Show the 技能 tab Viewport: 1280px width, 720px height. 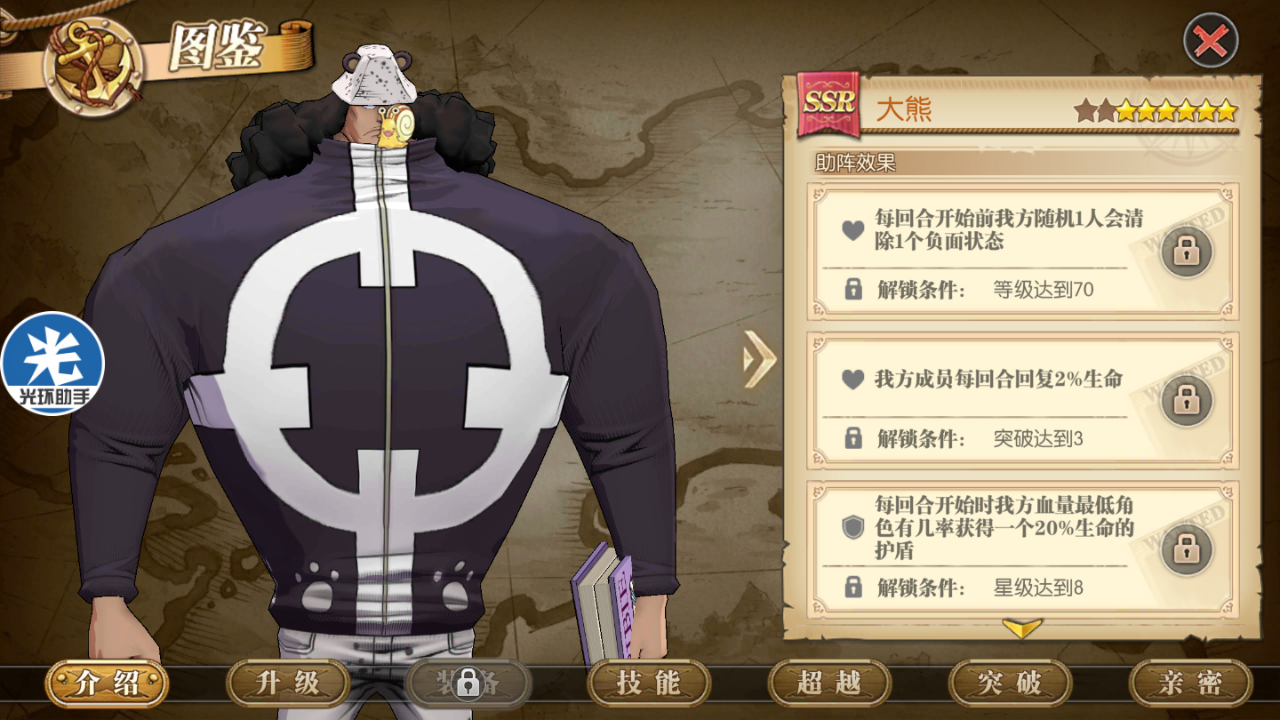(x=648, y=683)
